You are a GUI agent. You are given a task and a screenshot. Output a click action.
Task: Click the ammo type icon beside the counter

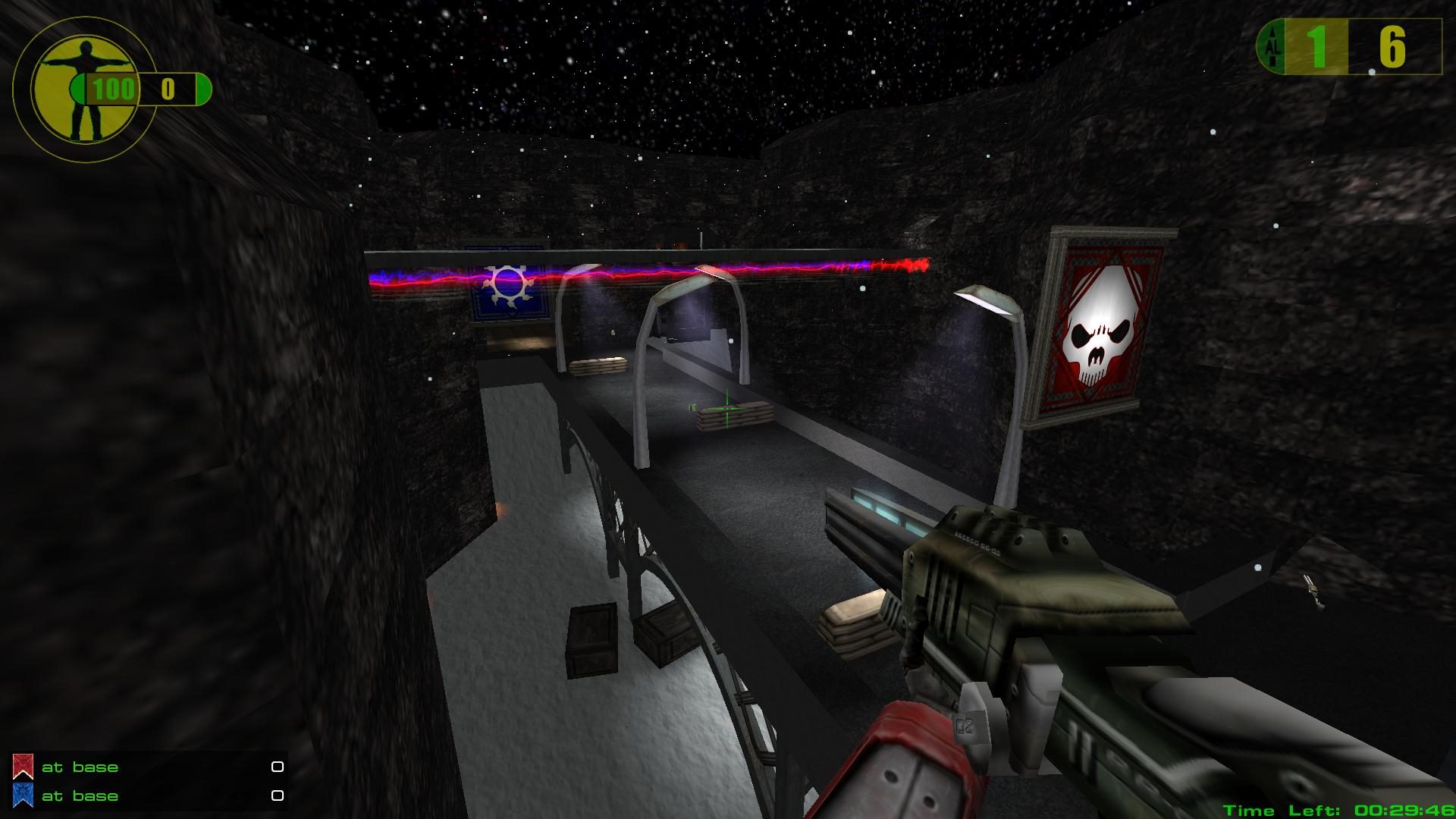pyautogui.click(x=1272, y=47)
